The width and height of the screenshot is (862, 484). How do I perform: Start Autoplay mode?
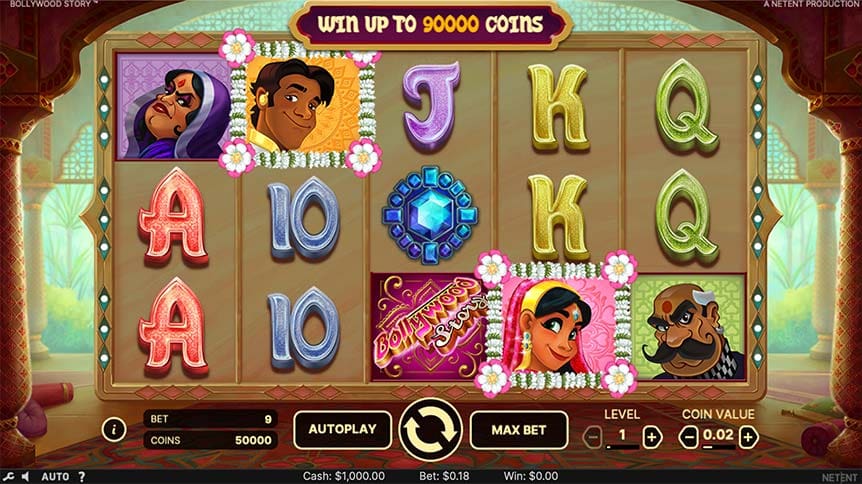pyautogui.click(x=342, y=429)
